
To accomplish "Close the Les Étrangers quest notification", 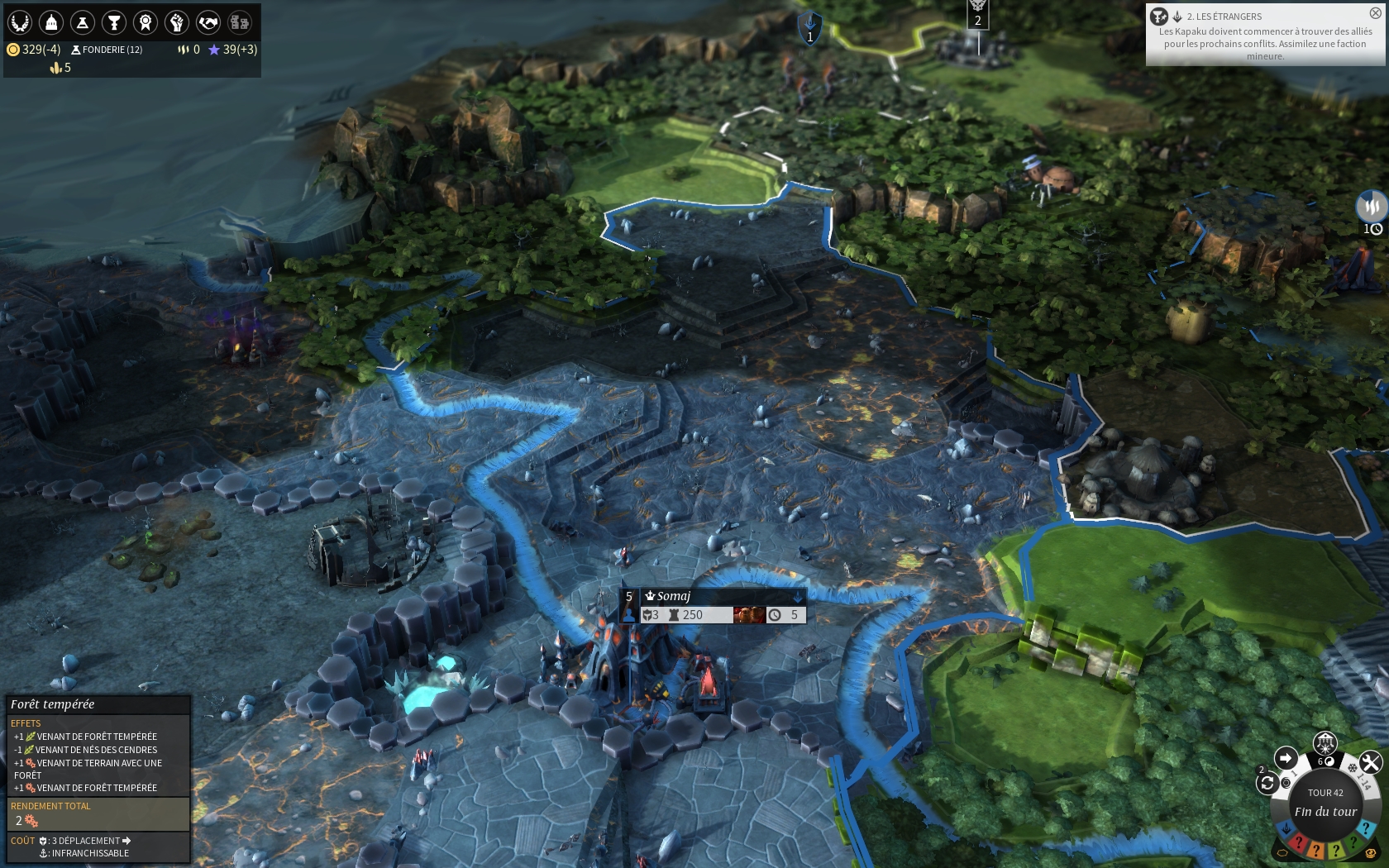I will [1375, 13].
